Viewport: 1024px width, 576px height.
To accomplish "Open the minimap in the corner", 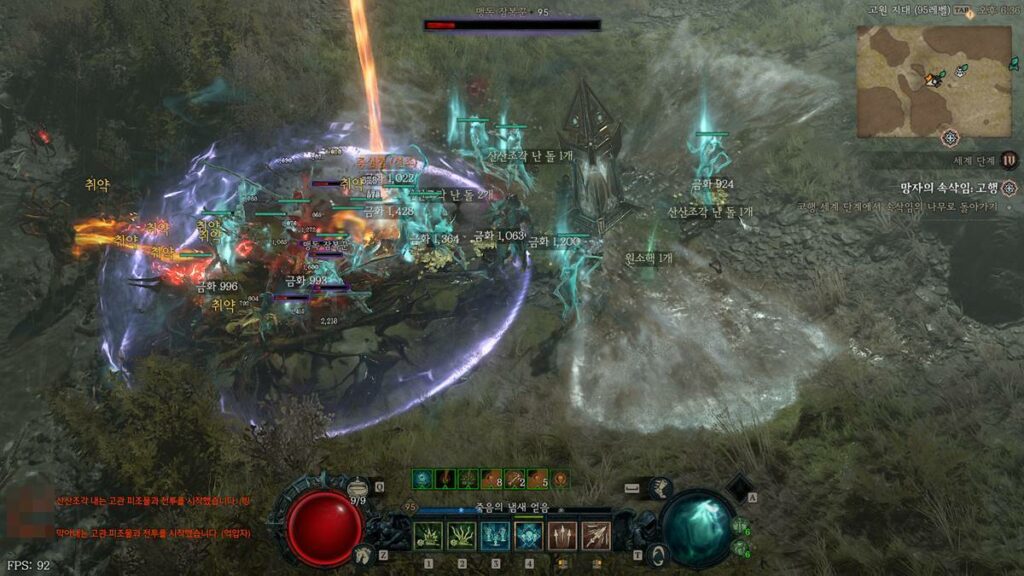I will 919,82.
